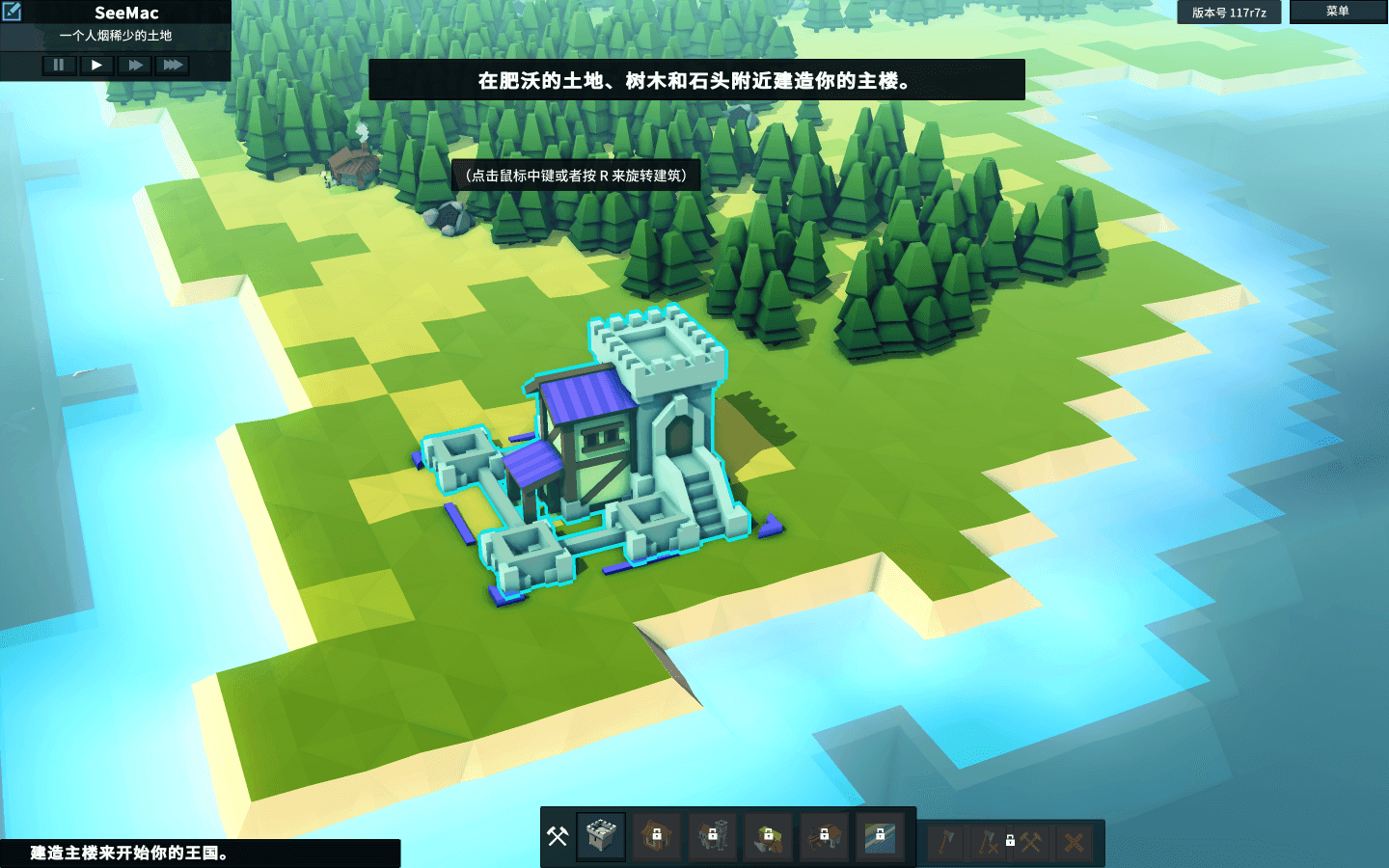Select the castle keep building slot

601,835
